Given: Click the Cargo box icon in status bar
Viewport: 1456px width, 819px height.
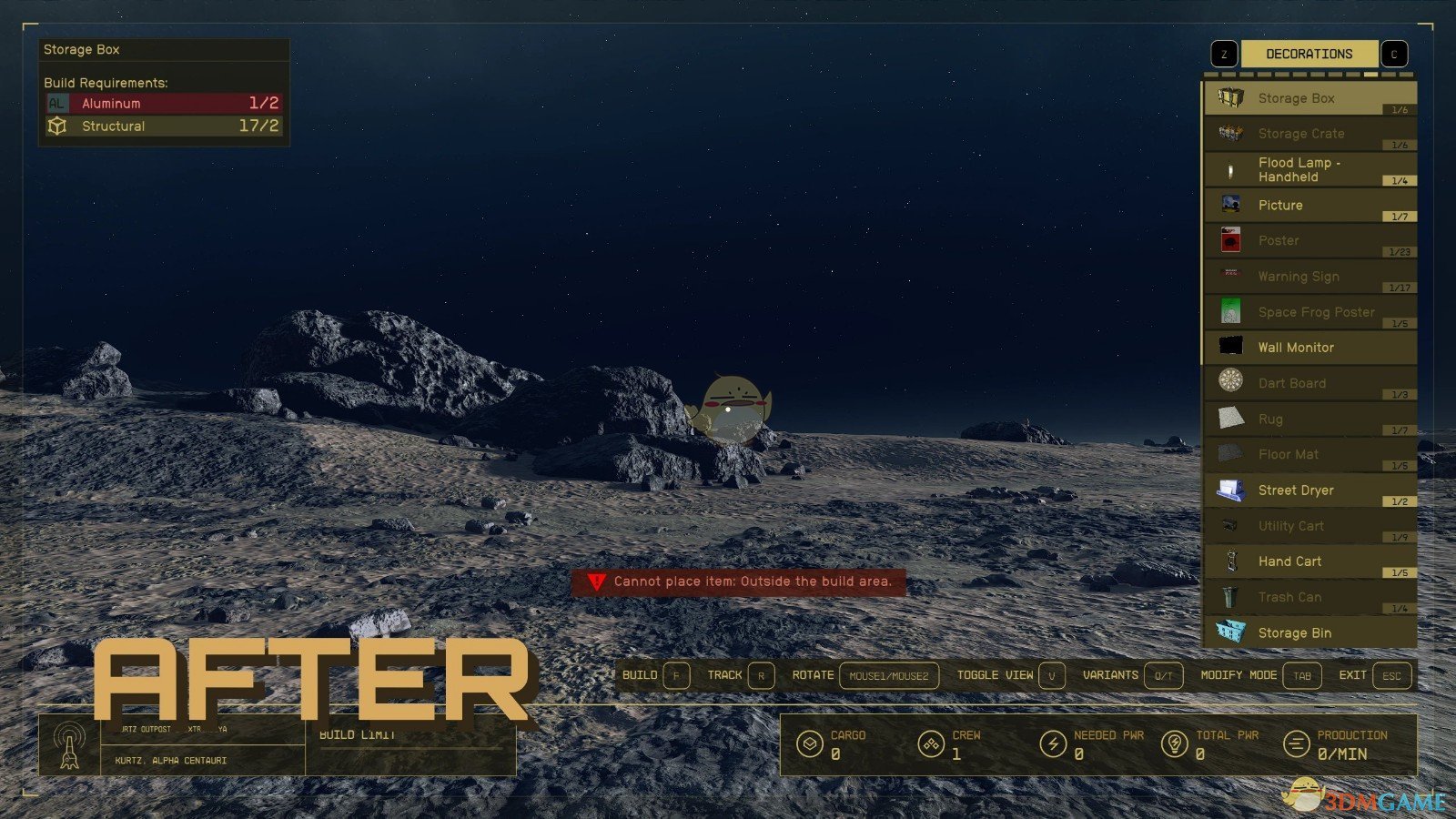Looking at the screenshot, I should point(808,744).
